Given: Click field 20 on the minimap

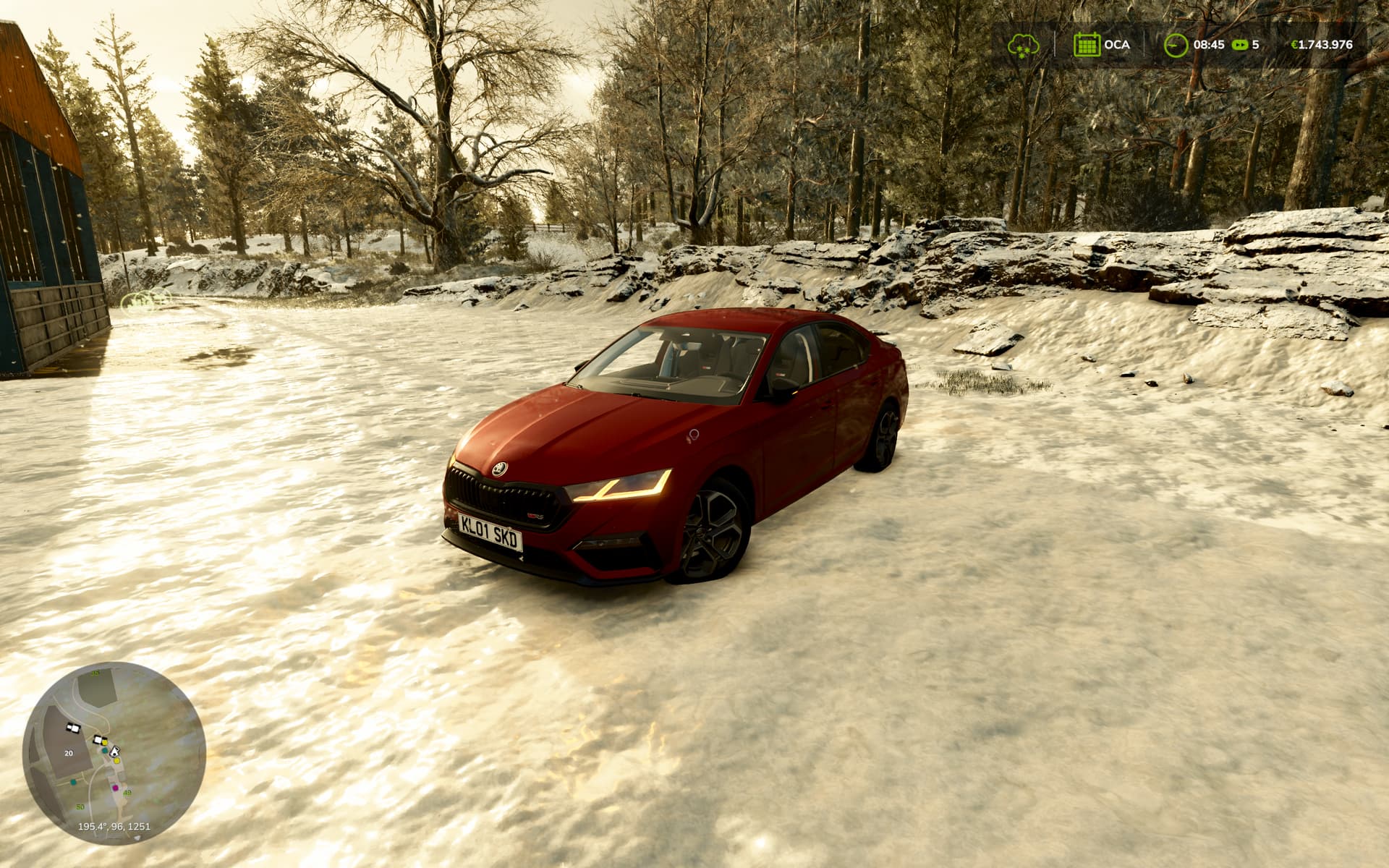Looking at the screenshot, I should tap(69, 753).
